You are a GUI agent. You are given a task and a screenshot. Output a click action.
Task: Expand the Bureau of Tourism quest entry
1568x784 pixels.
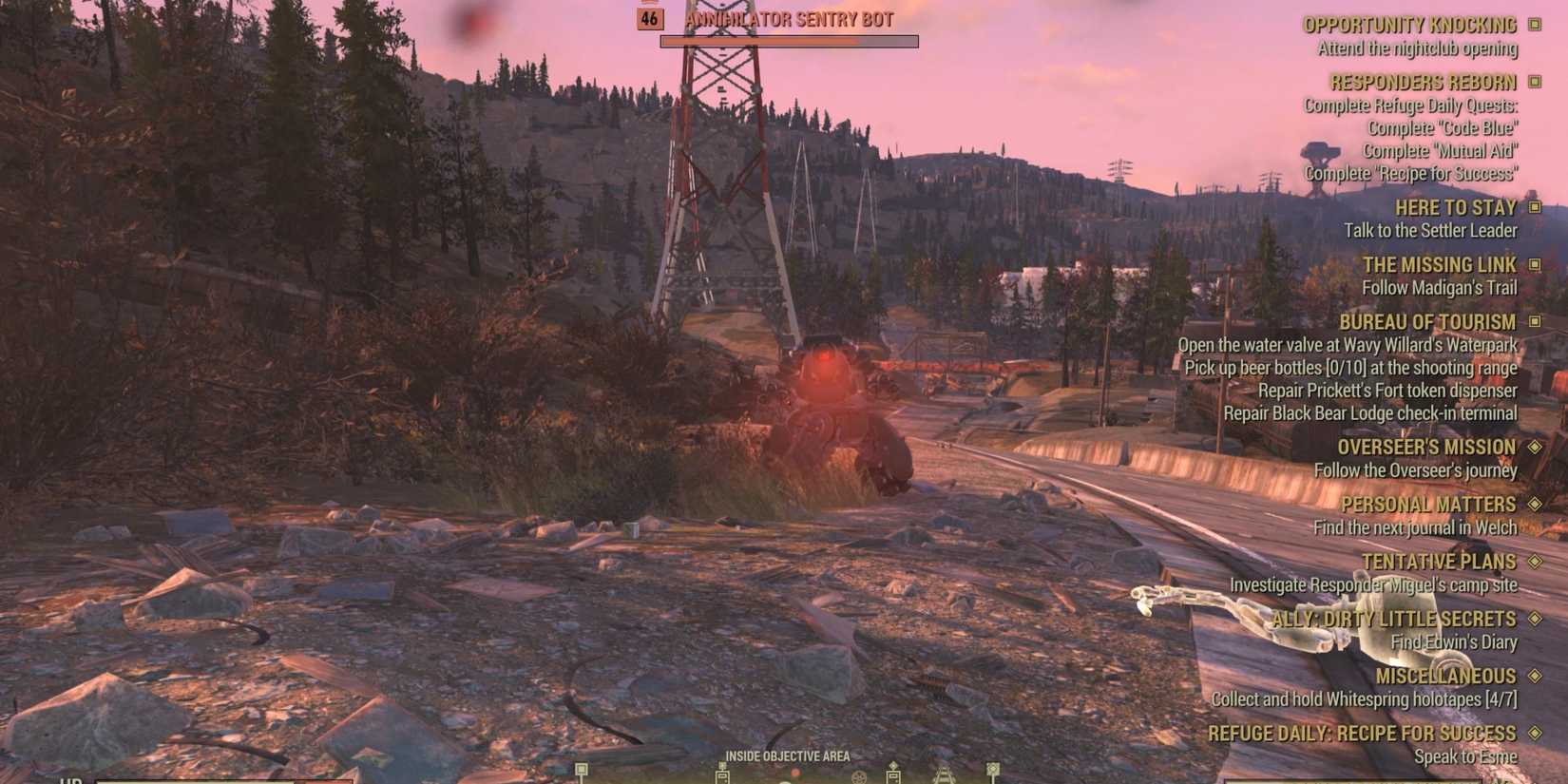pos(1533,322)
